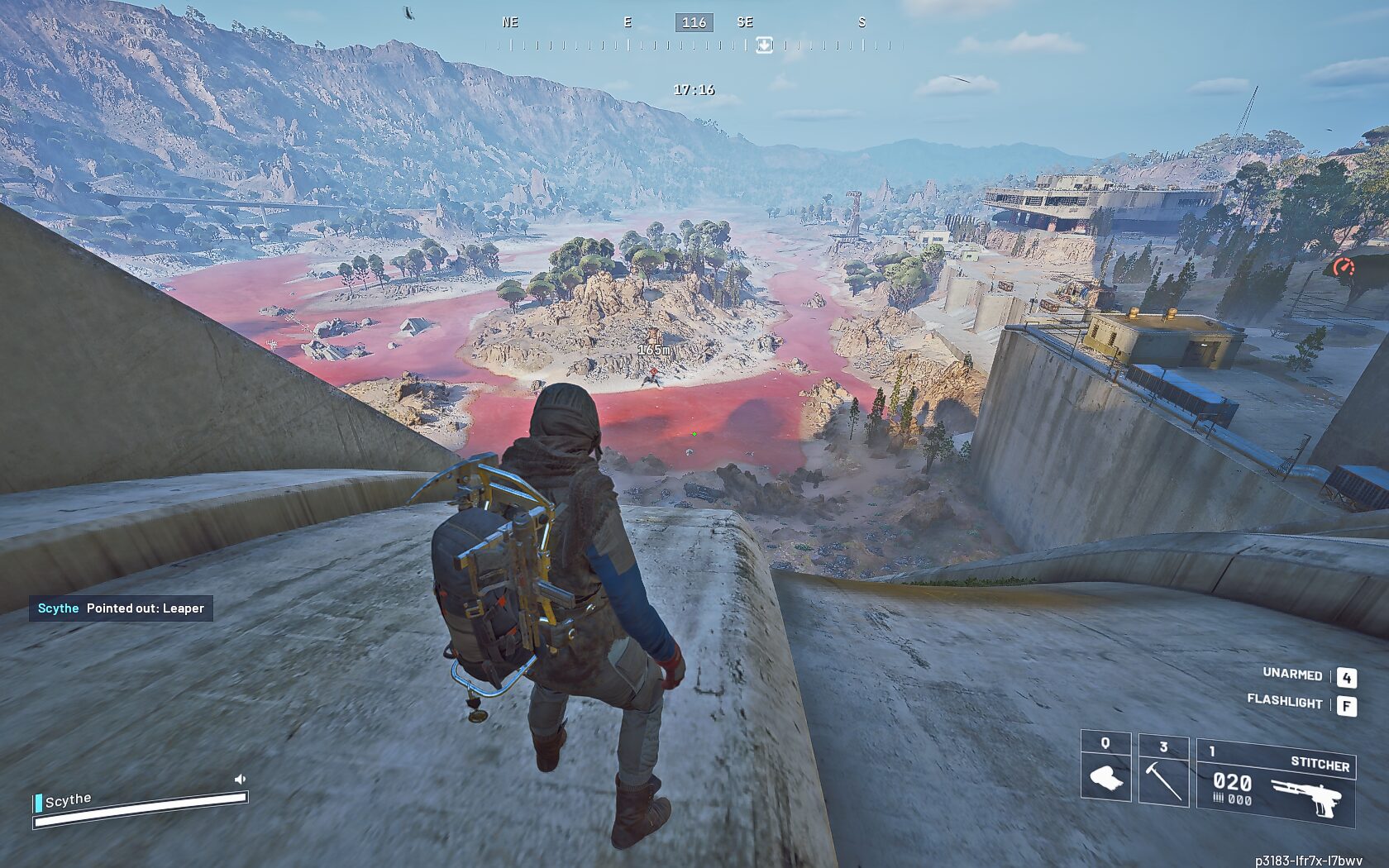Select the NE marker on the compass bar

[x=509, y=22]
